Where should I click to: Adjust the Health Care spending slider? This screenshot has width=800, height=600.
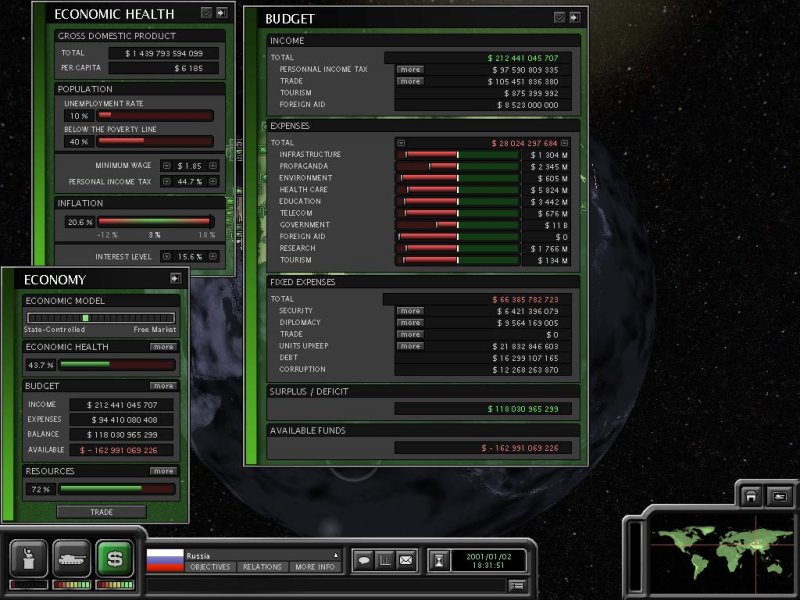[460, 190]
